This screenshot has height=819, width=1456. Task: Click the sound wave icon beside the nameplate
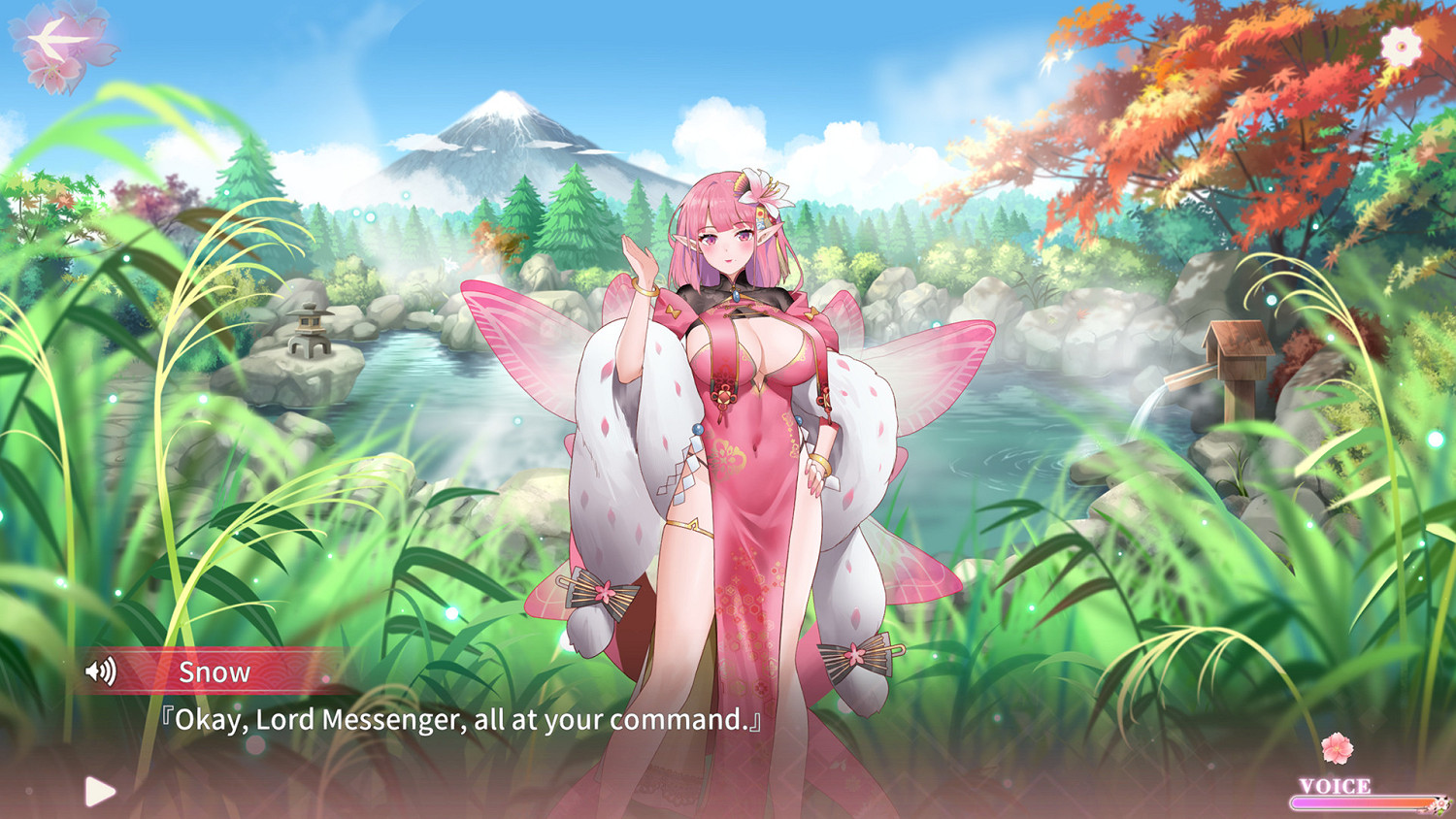[x=101, y=671]
